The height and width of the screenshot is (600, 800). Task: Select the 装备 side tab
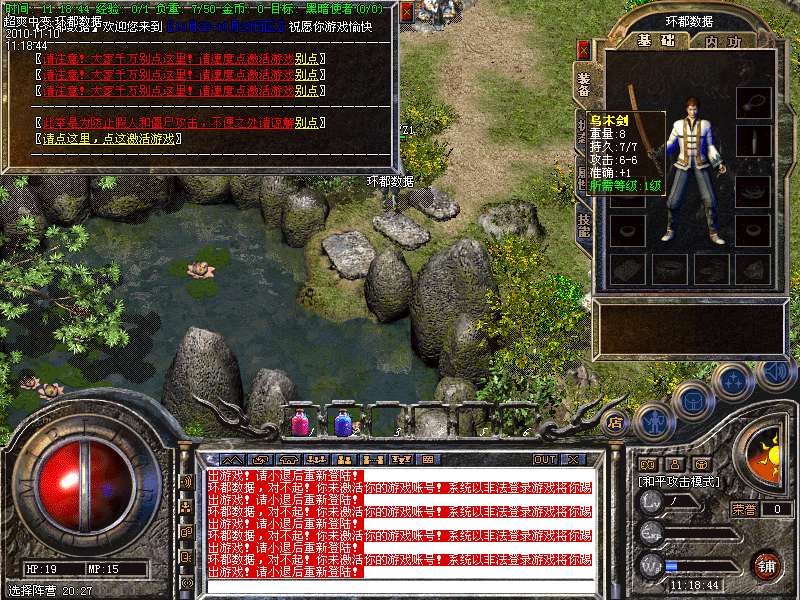click(x=584, y=83)
